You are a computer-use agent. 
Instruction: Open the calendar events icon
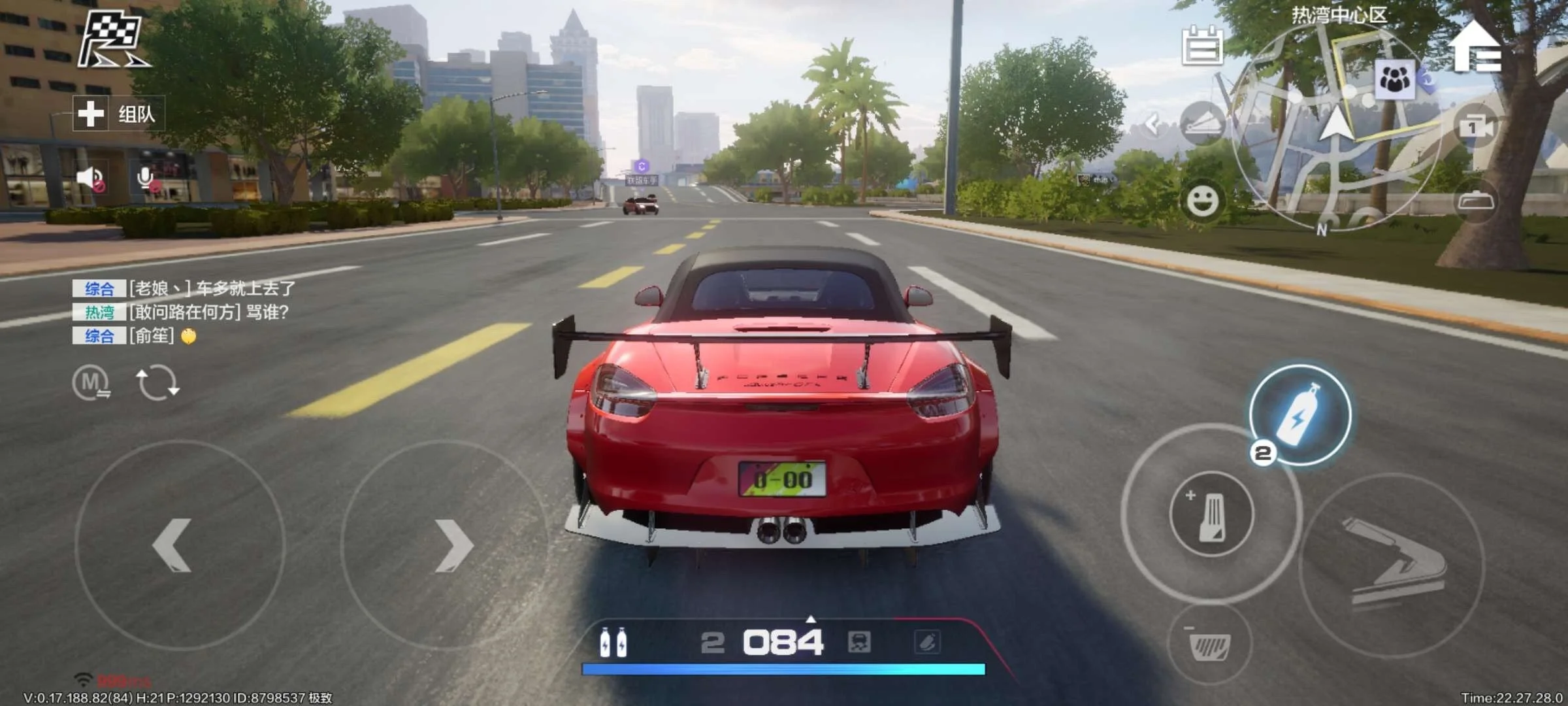click(x=1202, y=46)
